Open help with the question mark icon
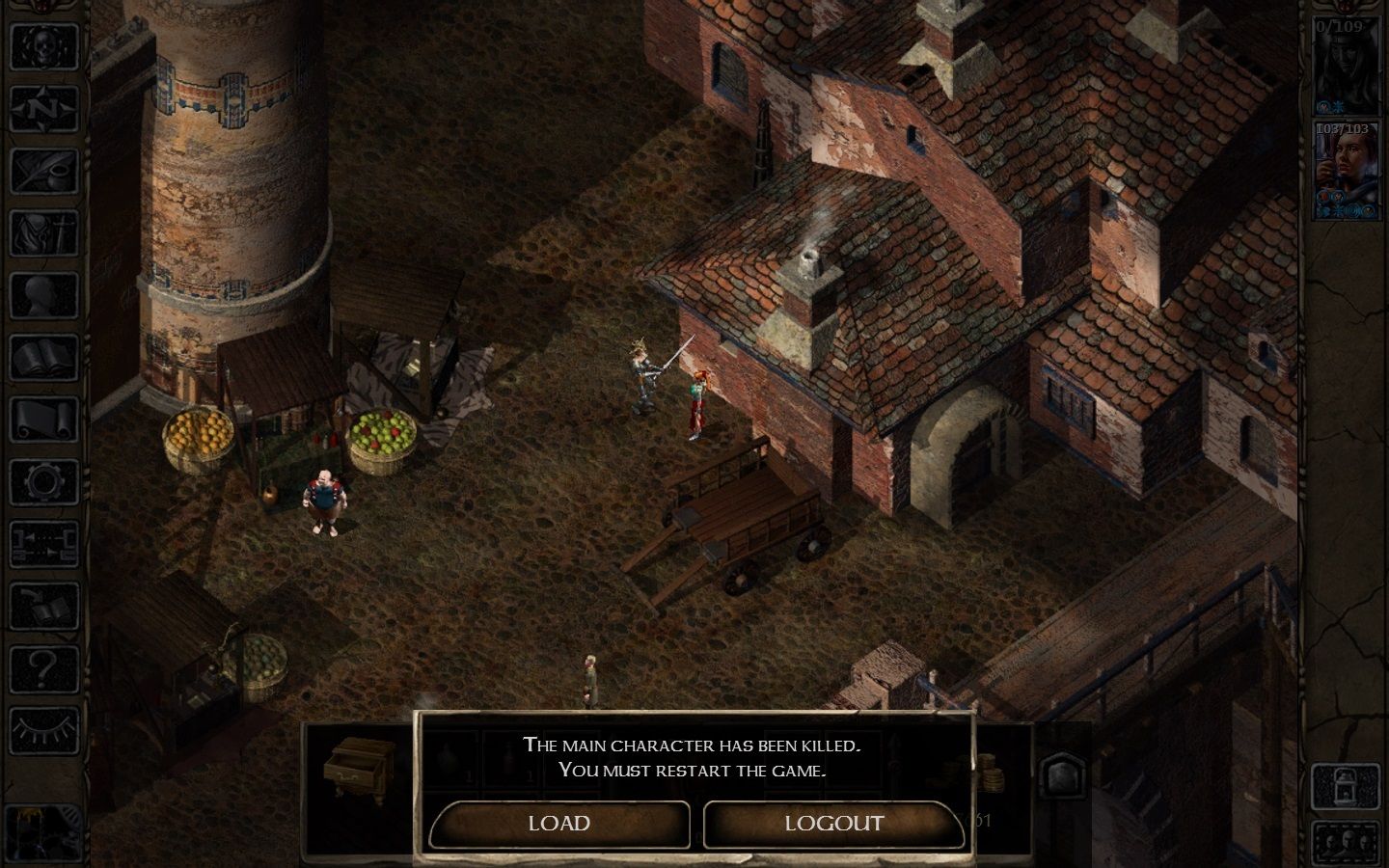The width and height of the screenshot is (1389, 868). click(43, 668)
